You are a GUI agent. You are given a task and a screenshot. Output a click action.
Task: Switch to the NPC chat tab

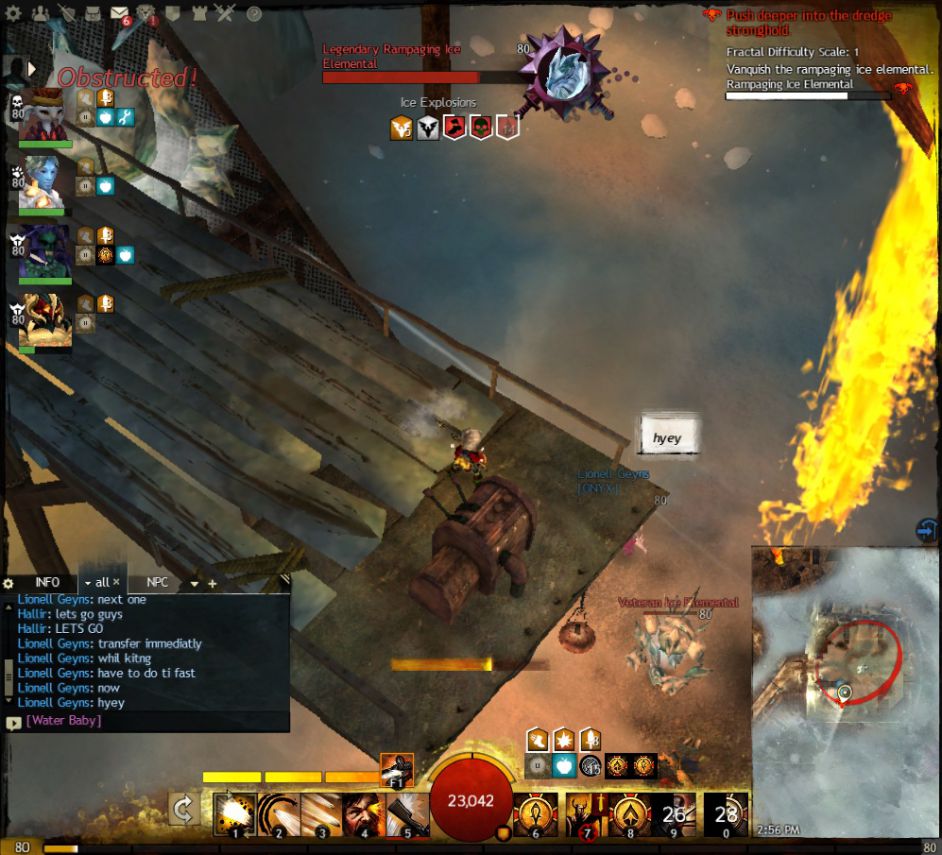[x=157, y=582]
